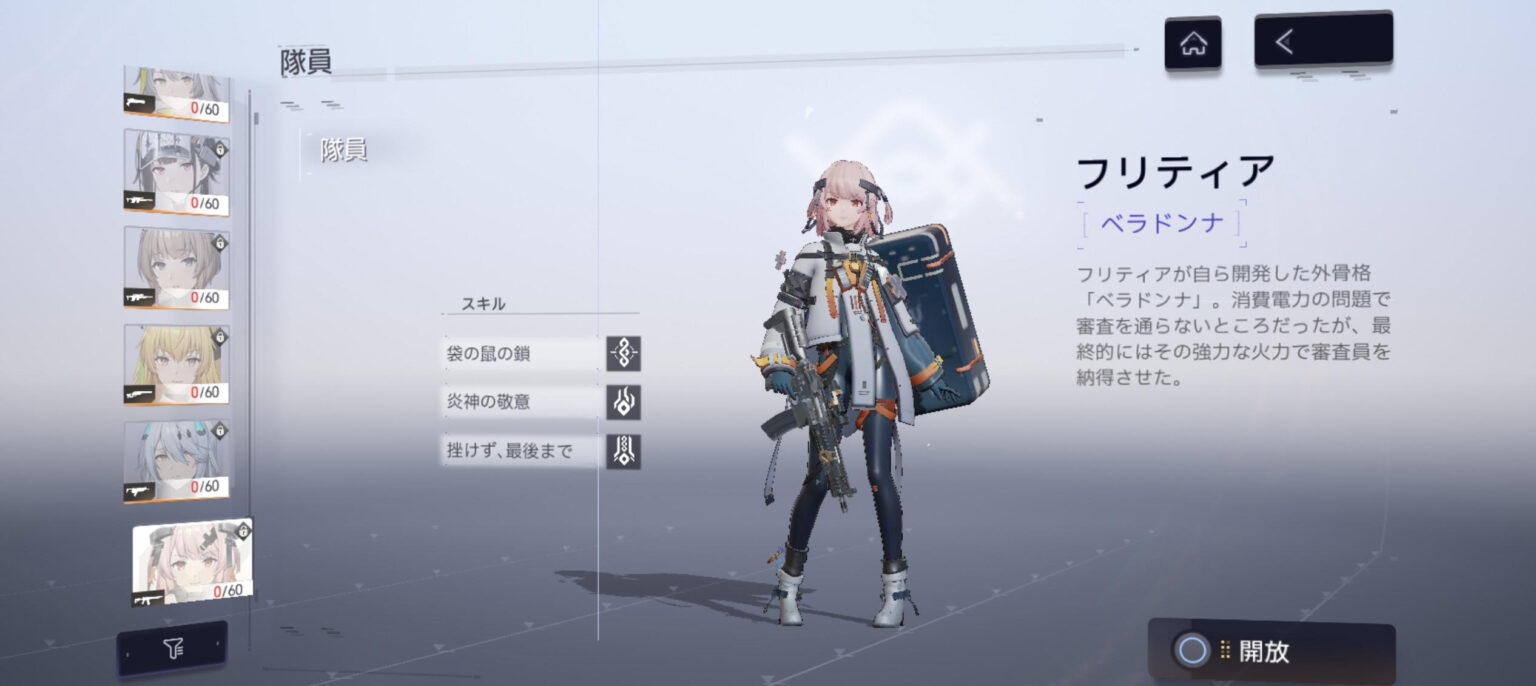
Task: Show details for the 炎神の敬意 skill
Action: point(541,402)
